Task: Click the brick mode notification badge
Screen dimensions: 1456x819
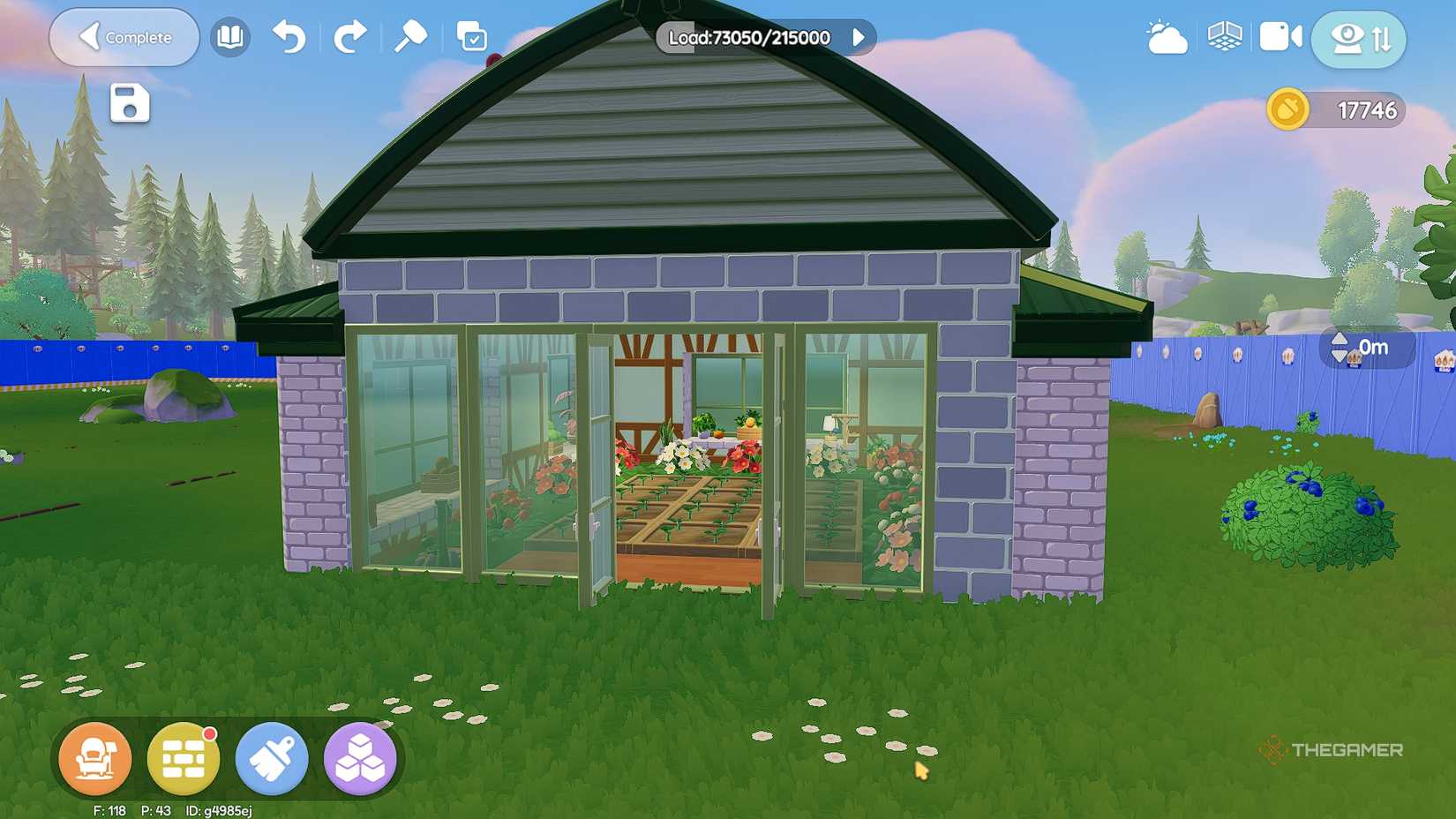Action: pos(210,733)
